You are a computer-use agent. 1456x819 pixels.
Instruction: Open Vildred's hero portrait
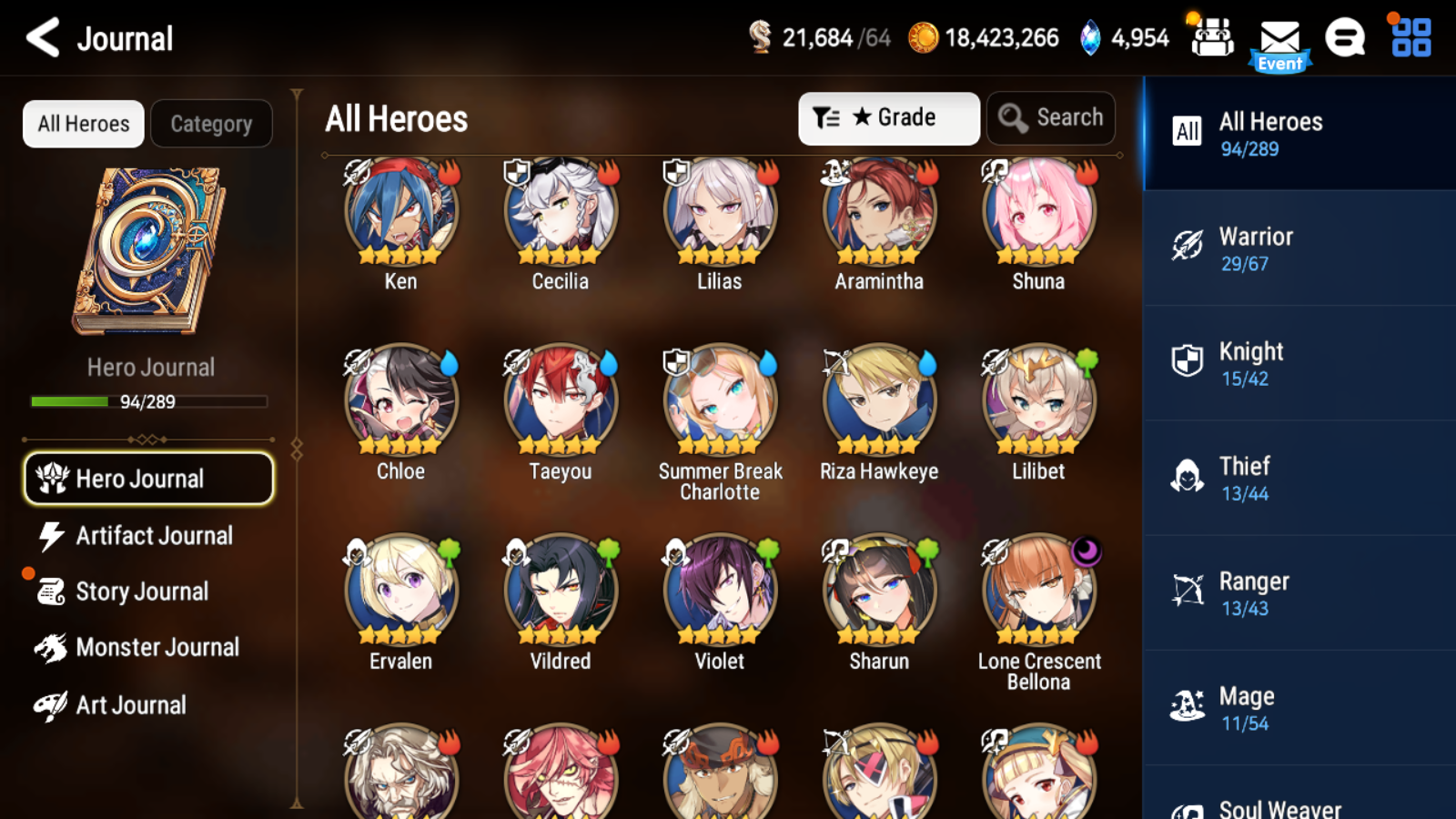tap(559, 588)
